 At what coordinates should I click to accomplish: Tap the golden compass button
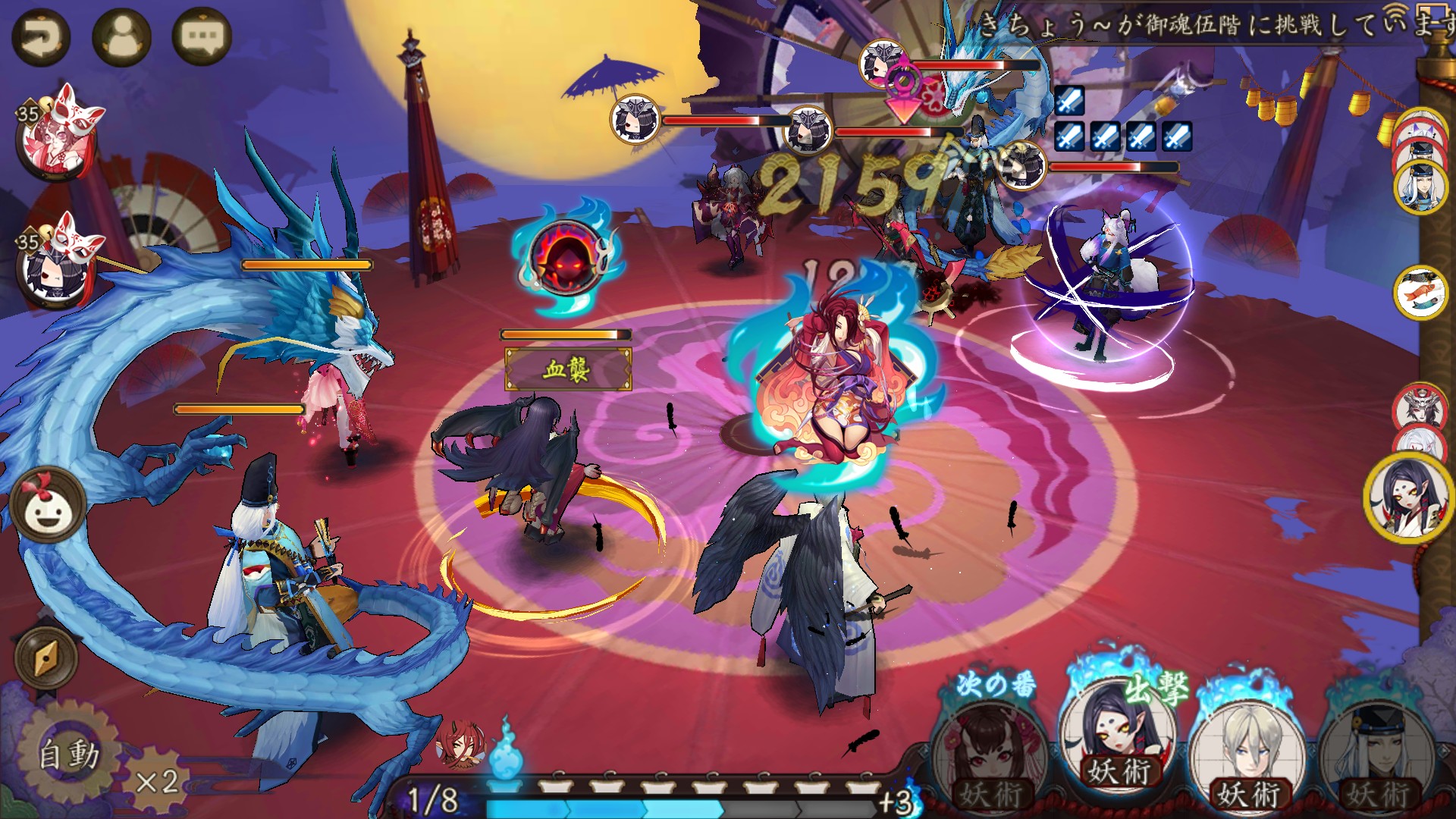click(x=46, y=657)
